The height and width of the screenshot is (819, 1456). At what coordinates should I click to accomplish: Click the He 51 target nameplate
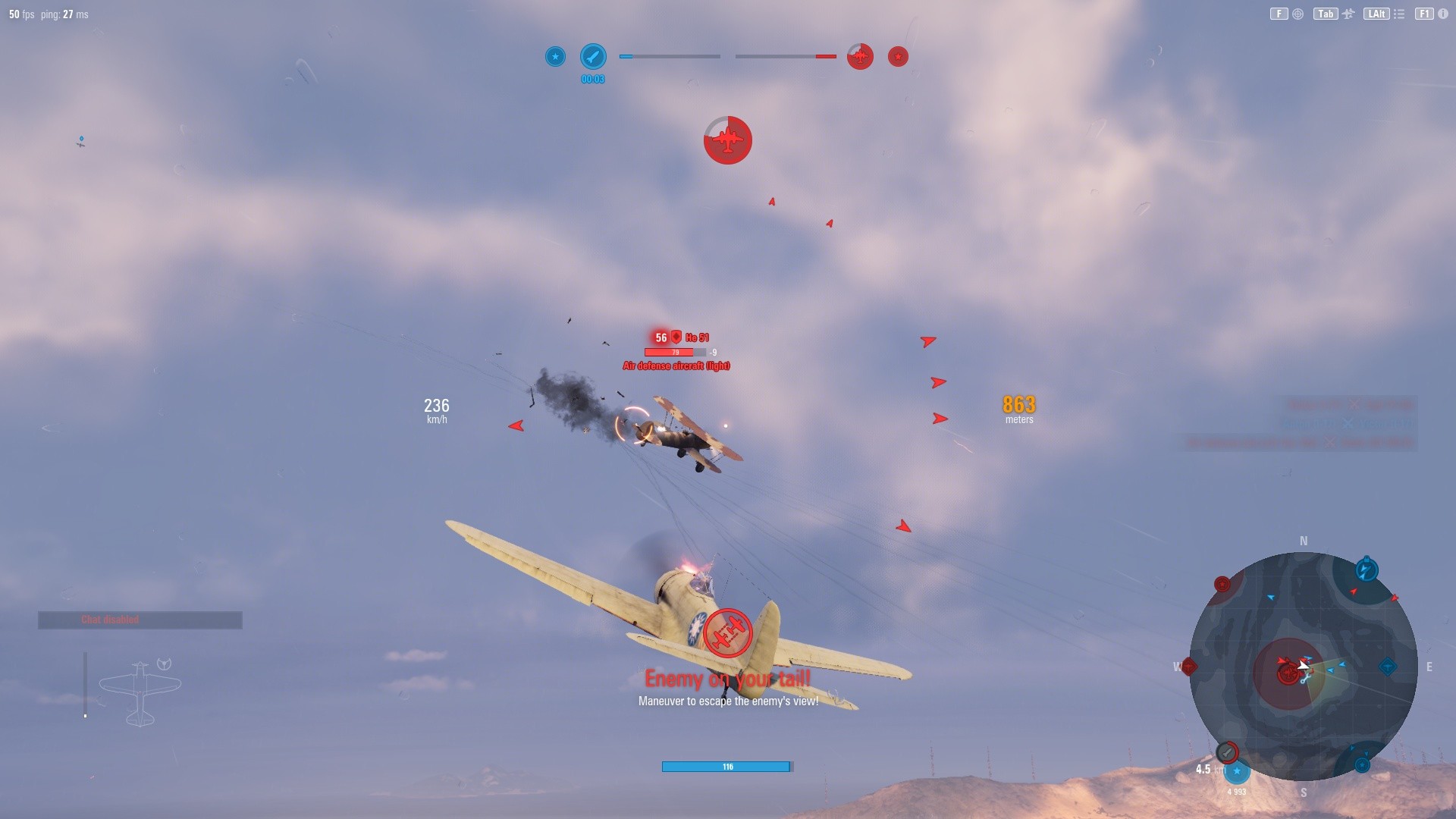[681, 337]
